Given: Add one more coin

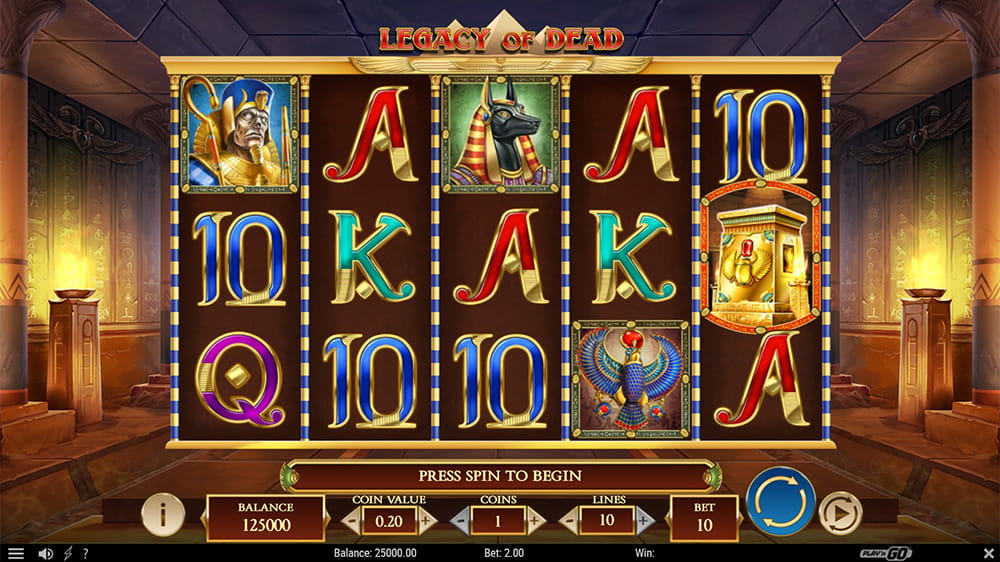Looking at the screenshot, I should 536,520.
